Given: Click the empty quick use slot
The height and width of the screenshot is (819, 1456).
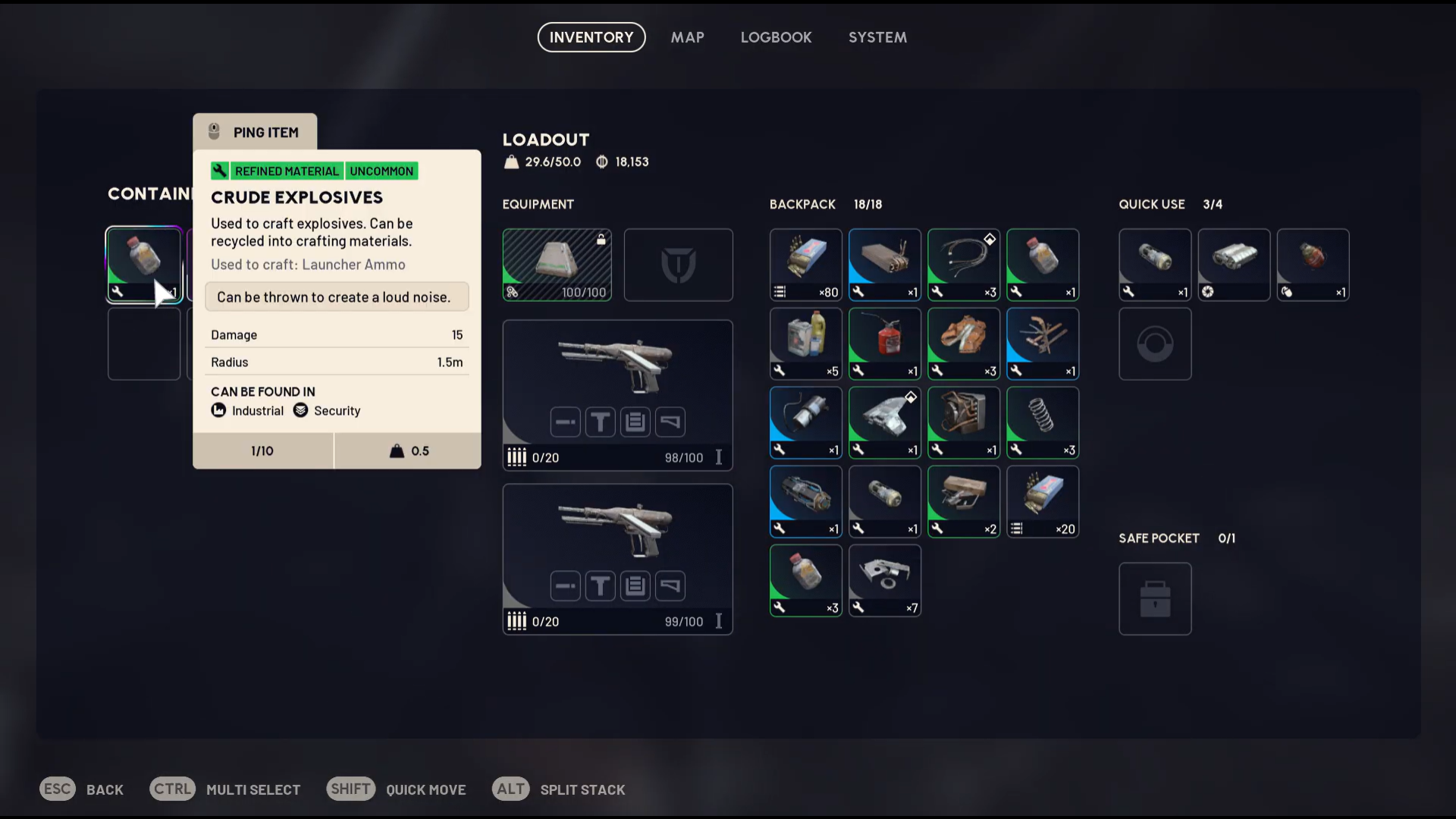Looking at the screenshot, I should (x=1154, y=344).
